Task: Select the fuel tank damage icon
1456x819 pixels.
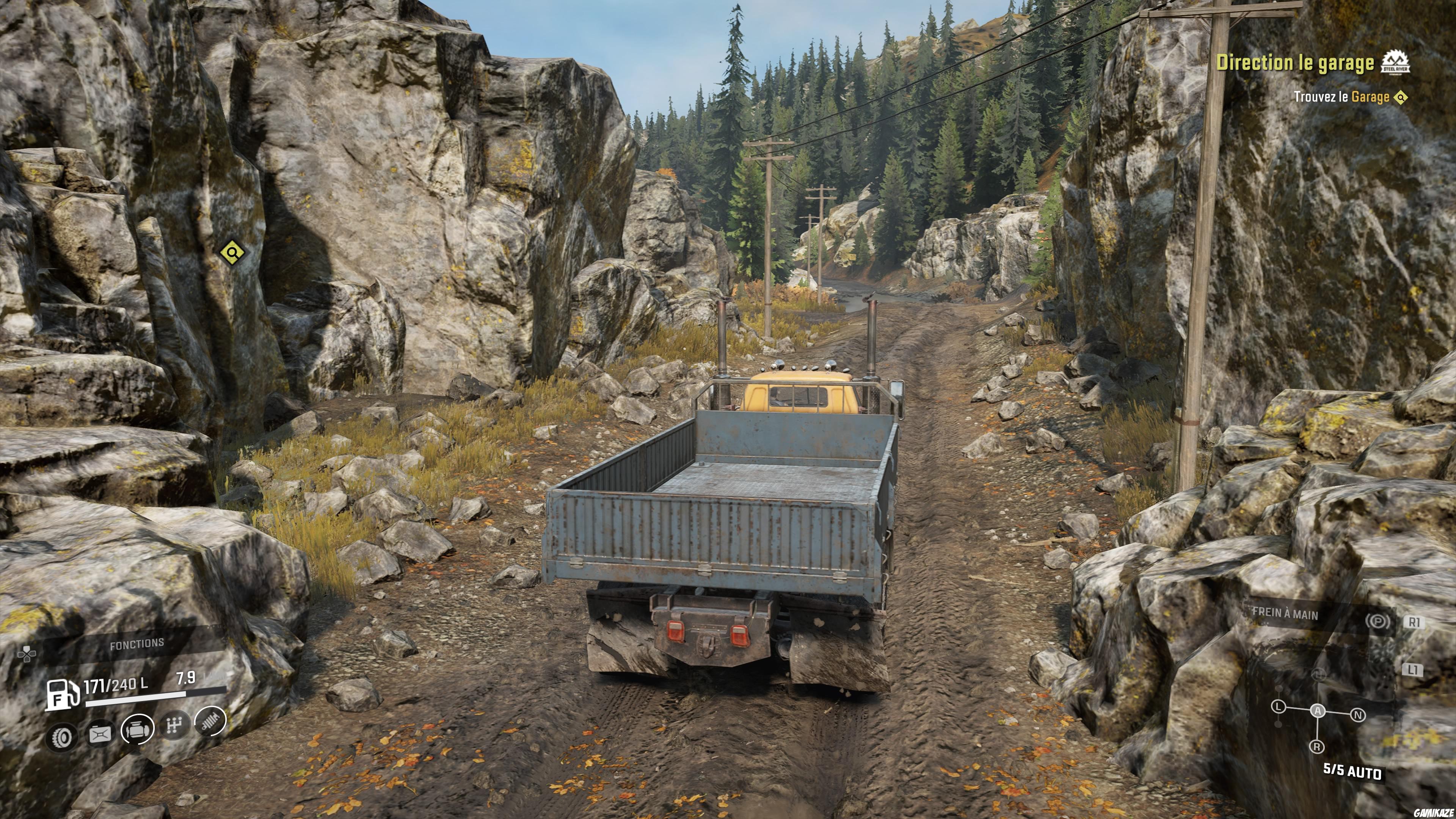Action: pyautogui.click(x=99, y=735)
